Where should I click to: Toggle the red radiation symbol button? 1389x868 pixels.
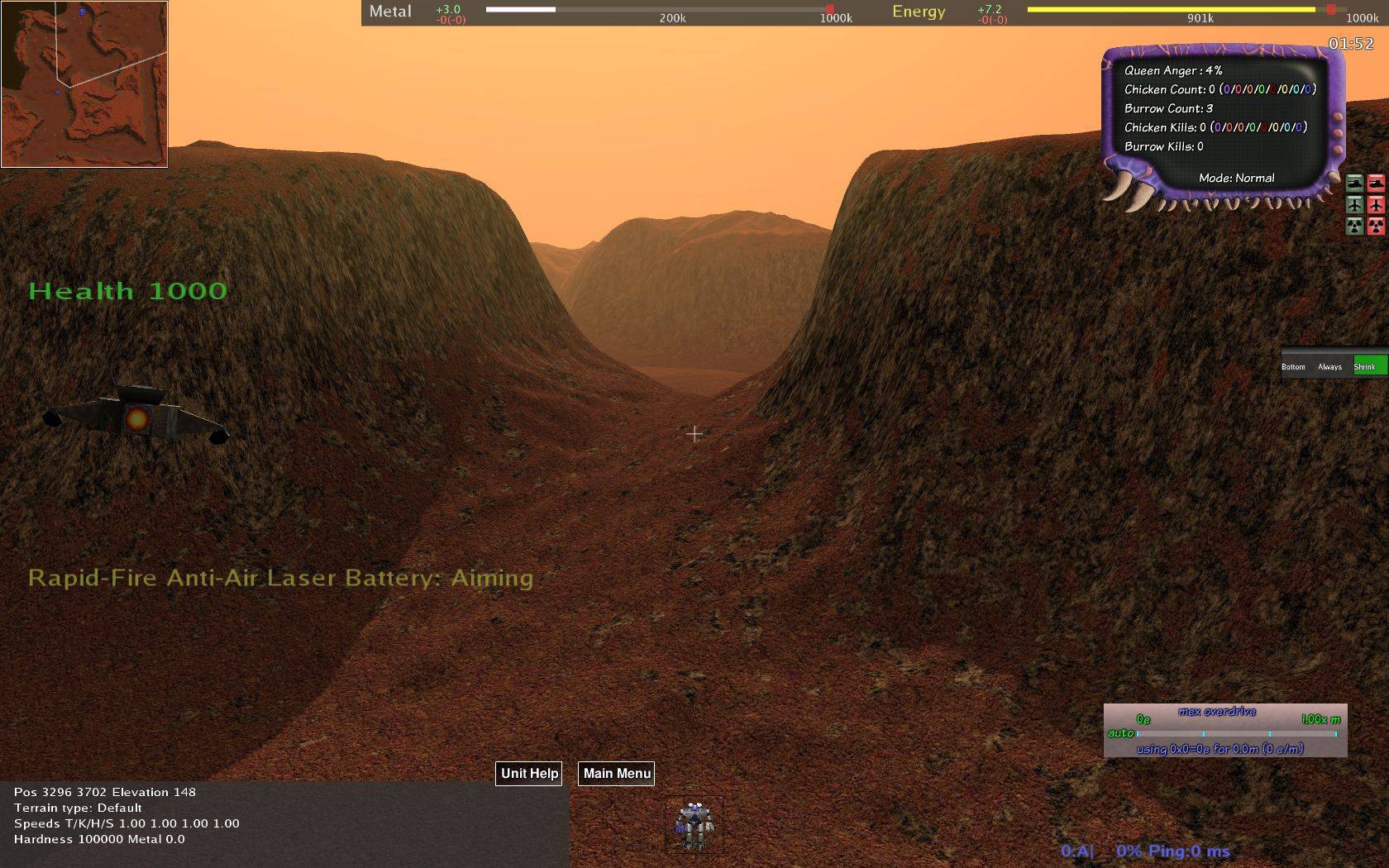(x=1376, y=226)
